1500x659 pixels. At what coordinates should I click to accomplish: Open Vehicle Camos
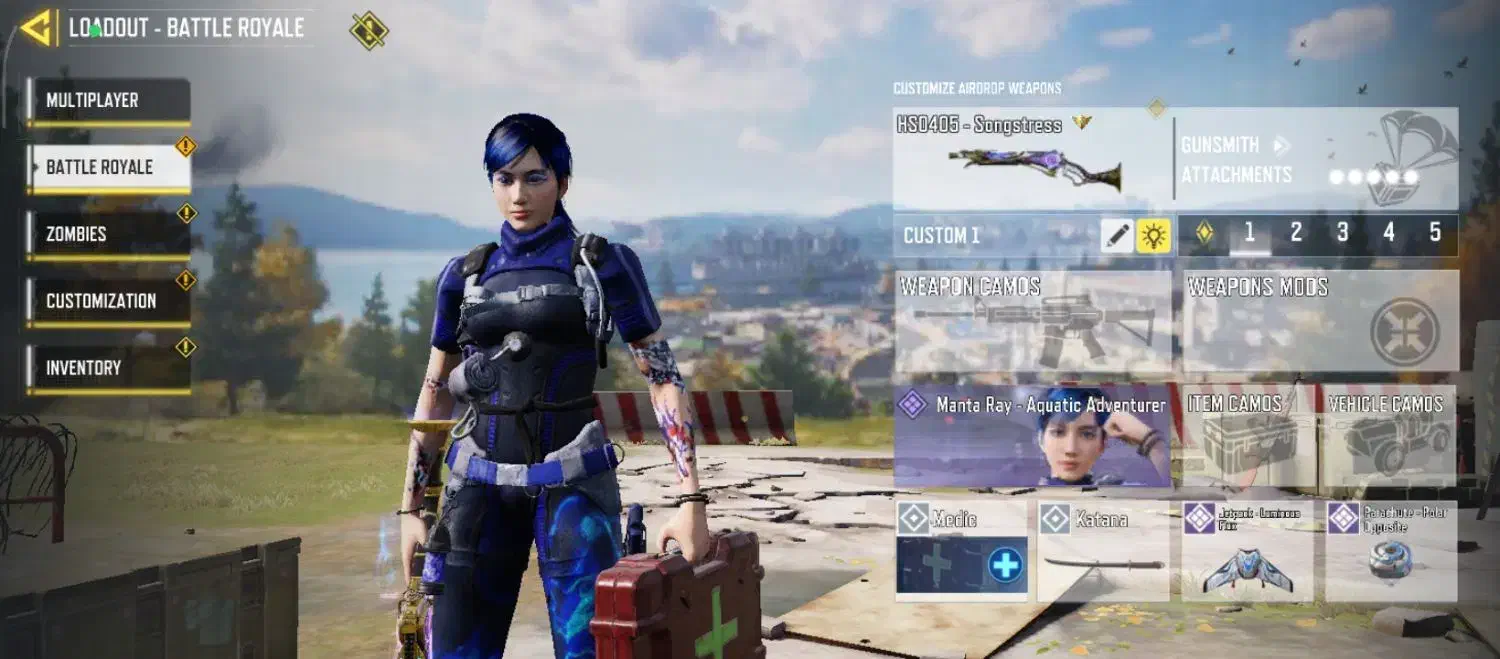1386,436
